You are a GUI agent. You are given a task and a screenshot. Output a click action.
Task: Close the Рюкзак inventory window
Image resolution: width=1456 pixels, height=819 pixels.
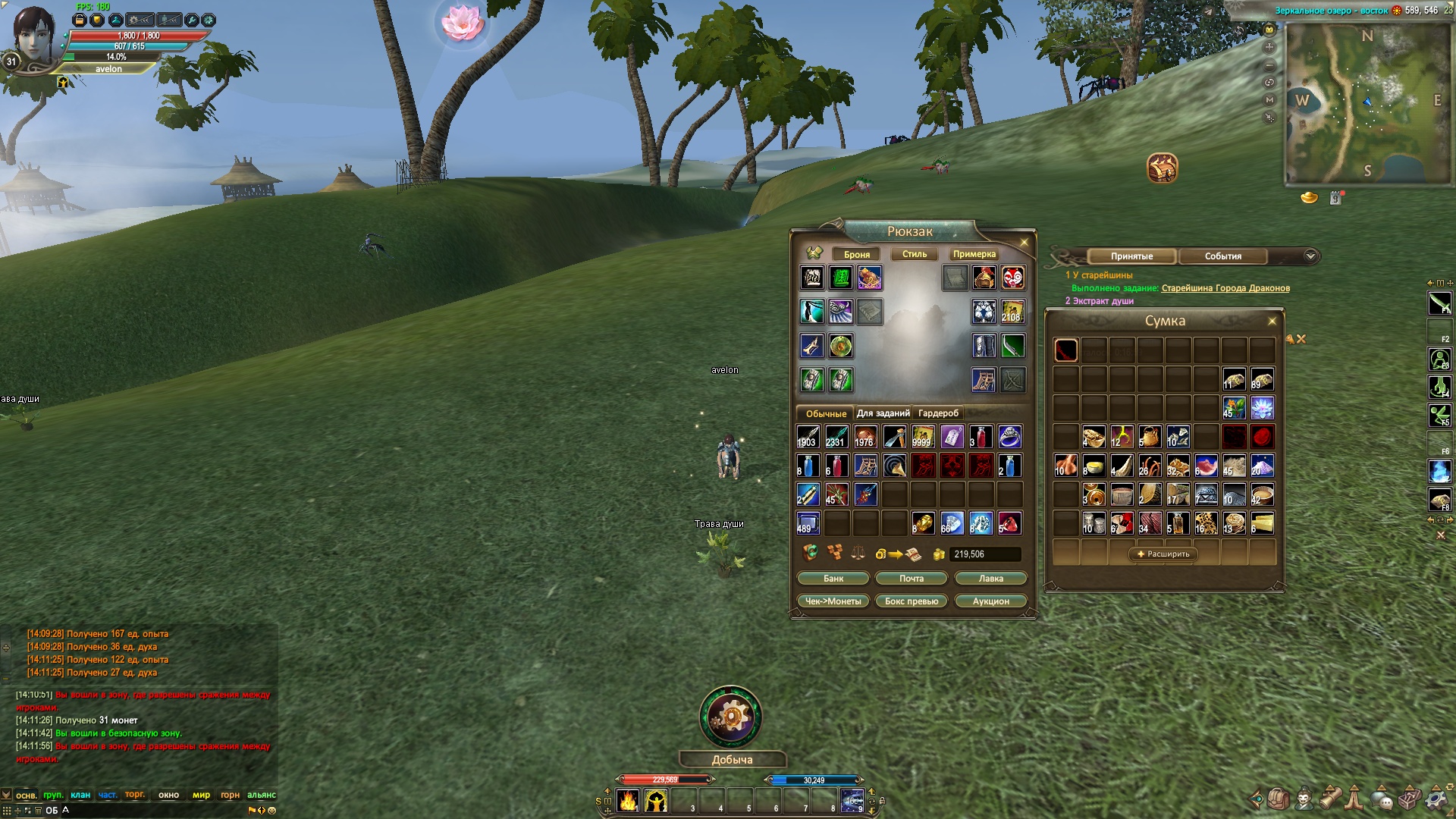1024,243
